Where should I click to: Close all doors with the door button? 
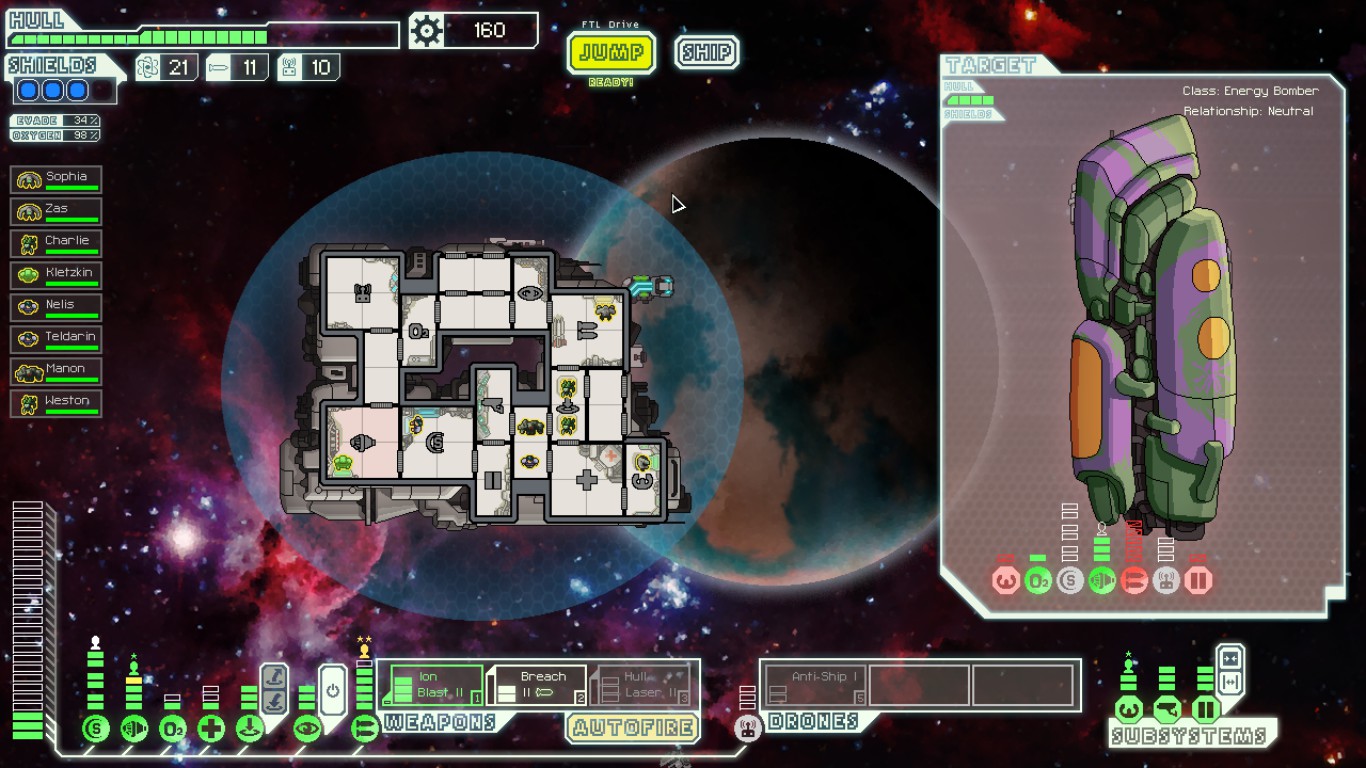tap(1231, 658)
